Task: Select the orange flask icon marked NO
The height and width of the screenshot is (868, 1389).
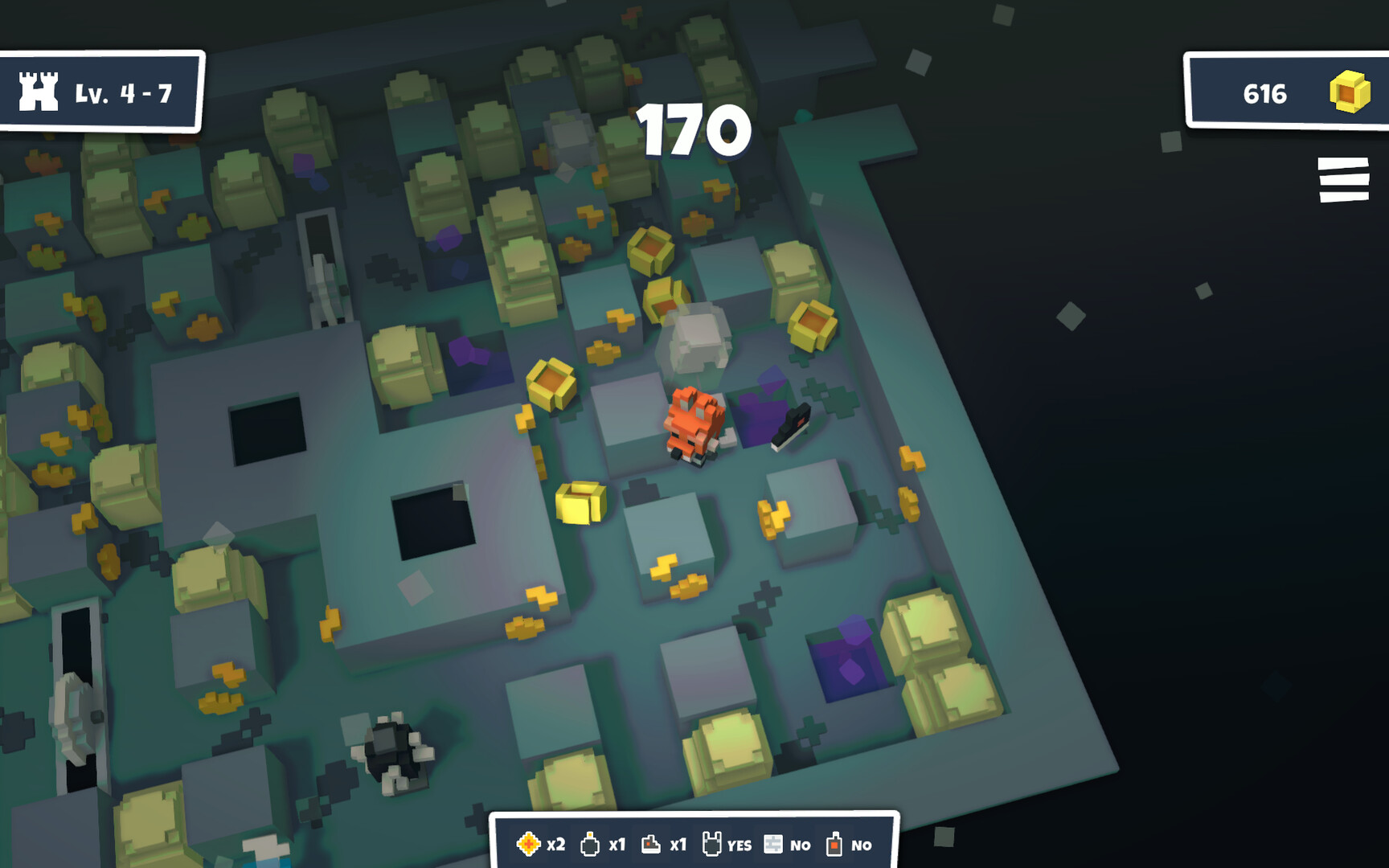Action: coord(834,845)
